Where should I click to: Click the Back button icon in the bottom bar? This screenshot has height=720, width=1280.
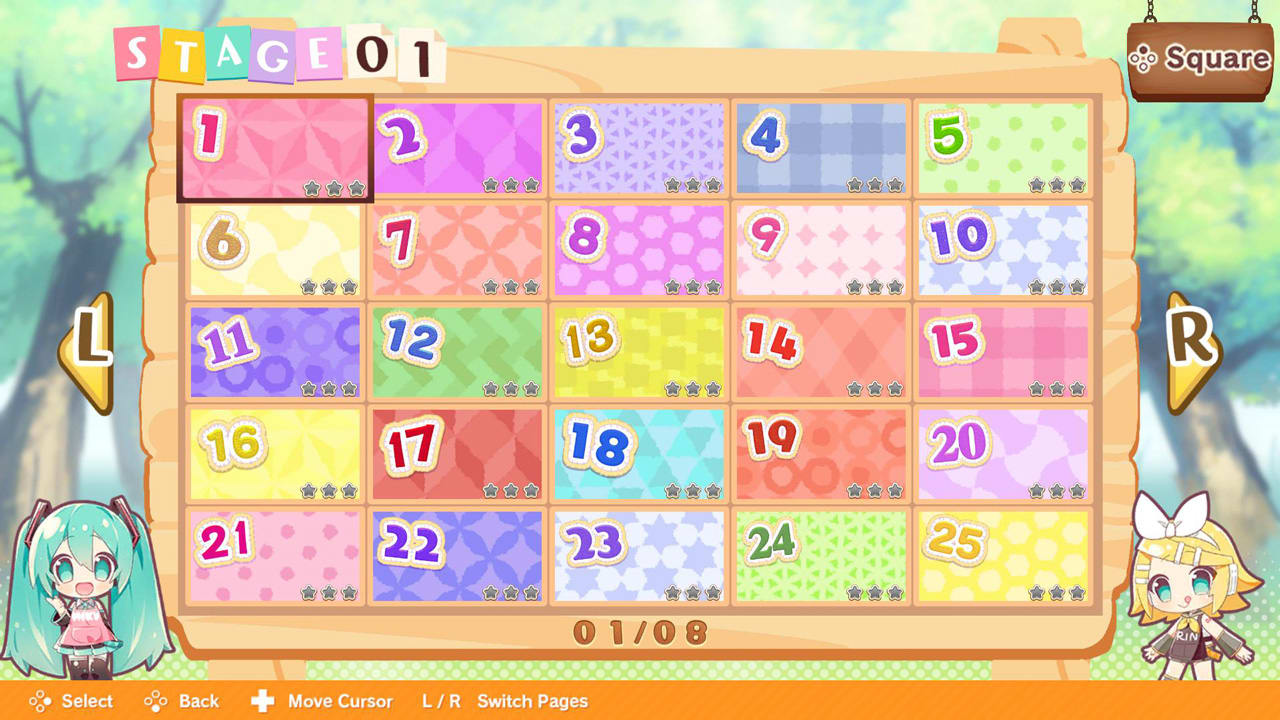156,701
